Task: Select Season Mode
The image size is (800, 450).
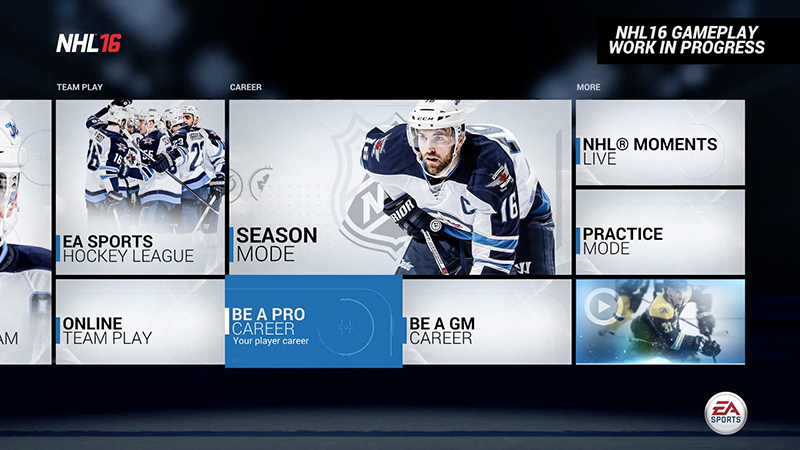Action: [x=400, y=187]
